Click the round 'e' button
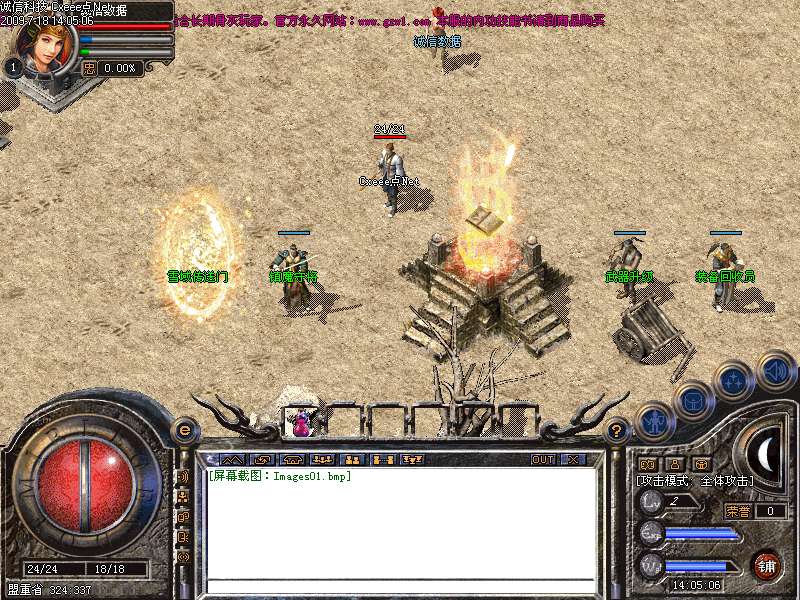 coord(184,431)
